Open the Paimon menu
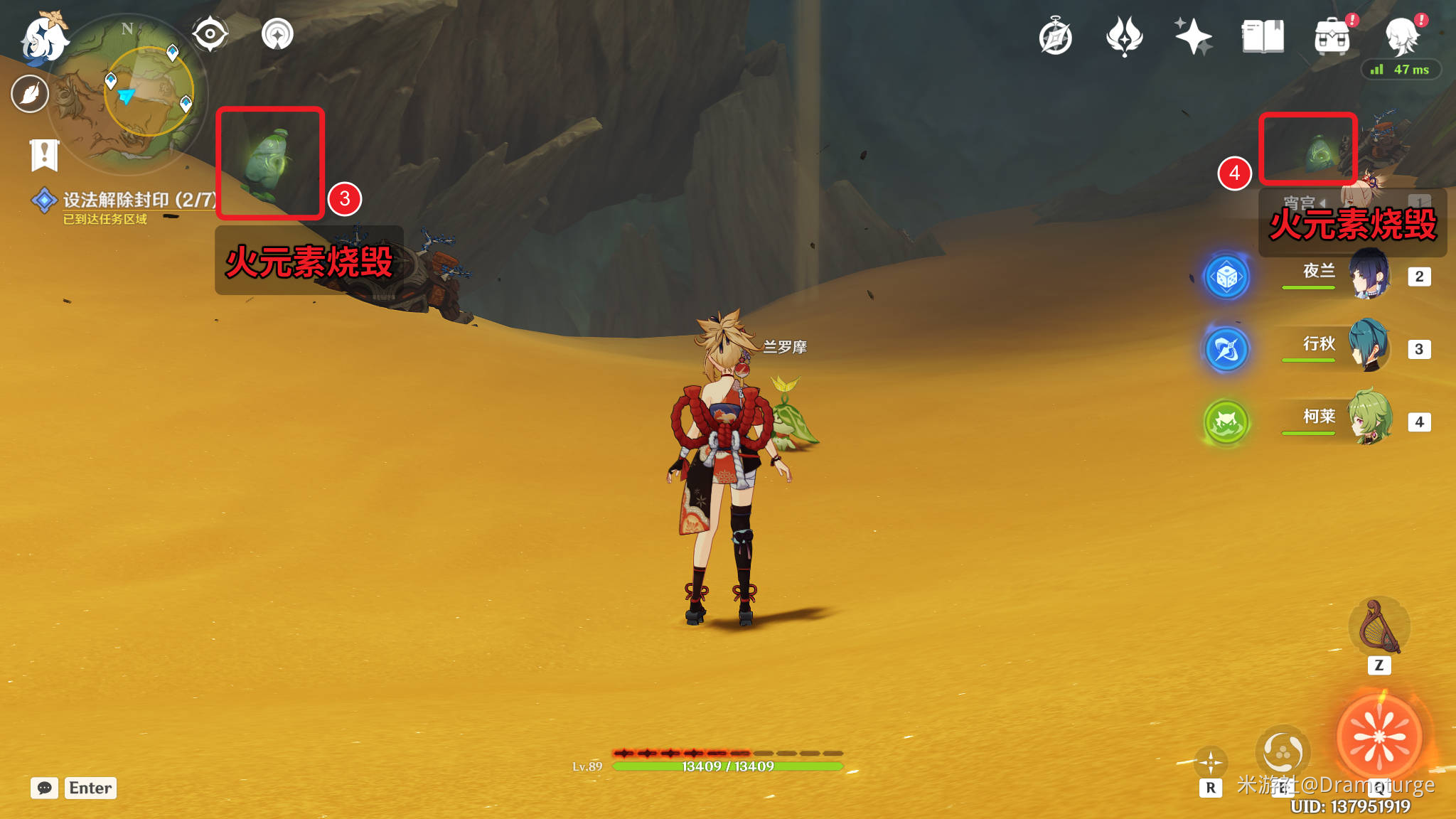Viewport: 1456px width, 819px height. (x=44, y=37)
